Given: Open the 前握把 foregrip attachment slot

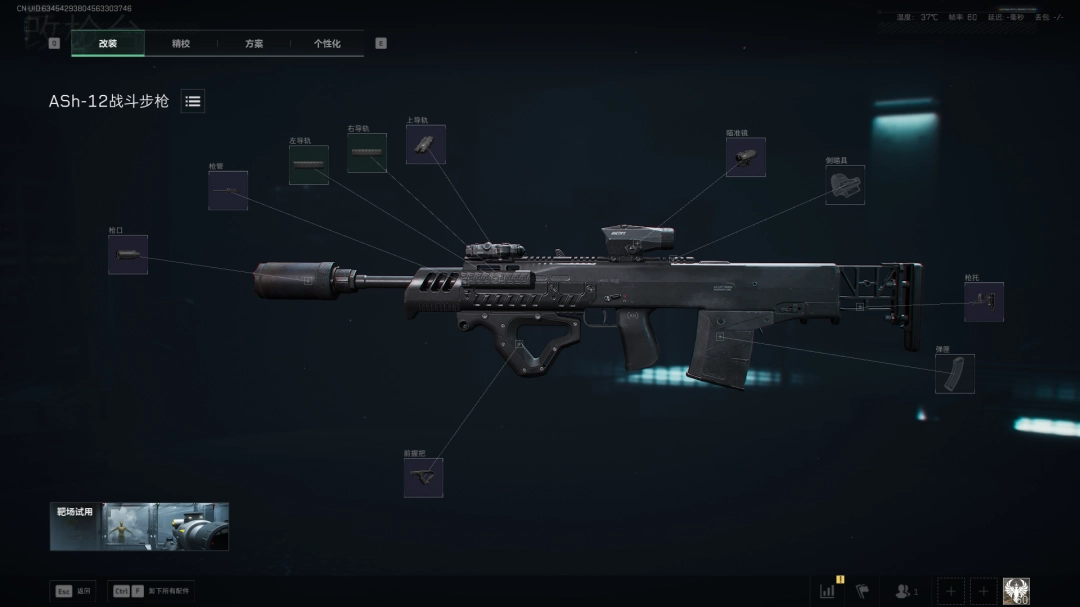Looking at the screenshot, I should click(x=424, y=478).
